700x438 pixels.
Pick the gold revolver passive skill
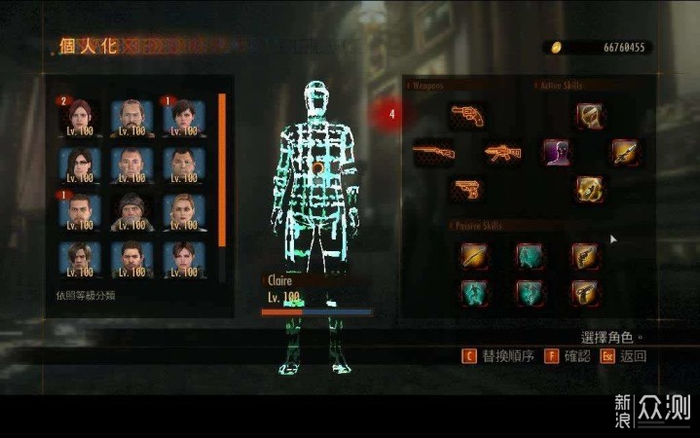(x=584, y=255)
